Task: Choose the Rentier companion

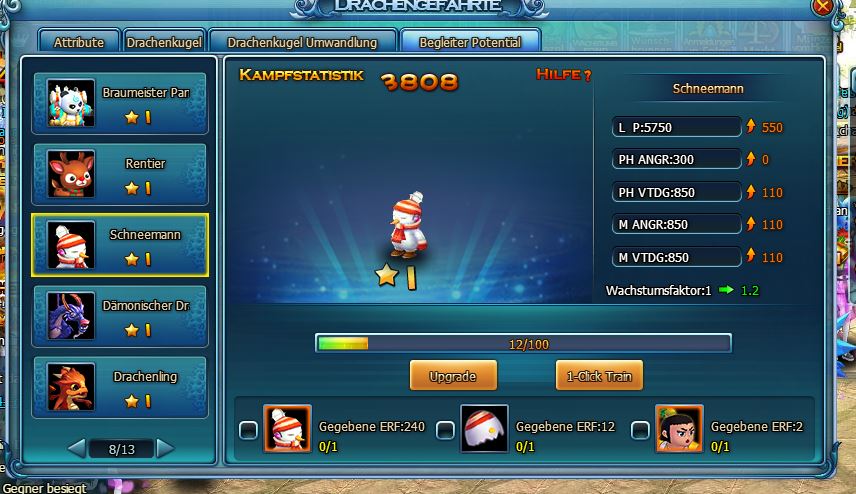Action: (x=120, y=175)
